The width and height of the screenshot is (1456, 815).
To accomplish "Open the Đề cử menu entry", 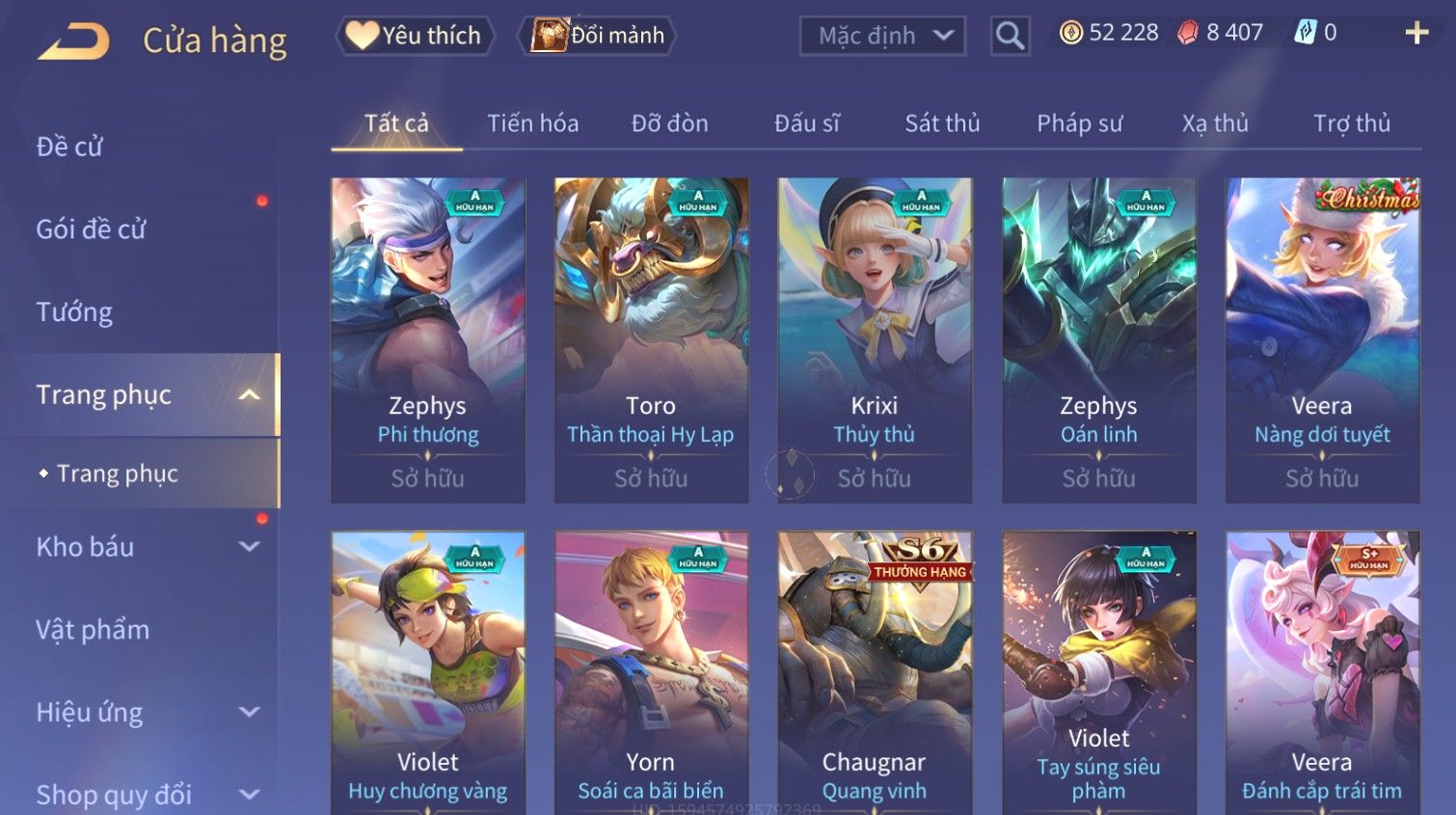I will [x=69, y=147].
